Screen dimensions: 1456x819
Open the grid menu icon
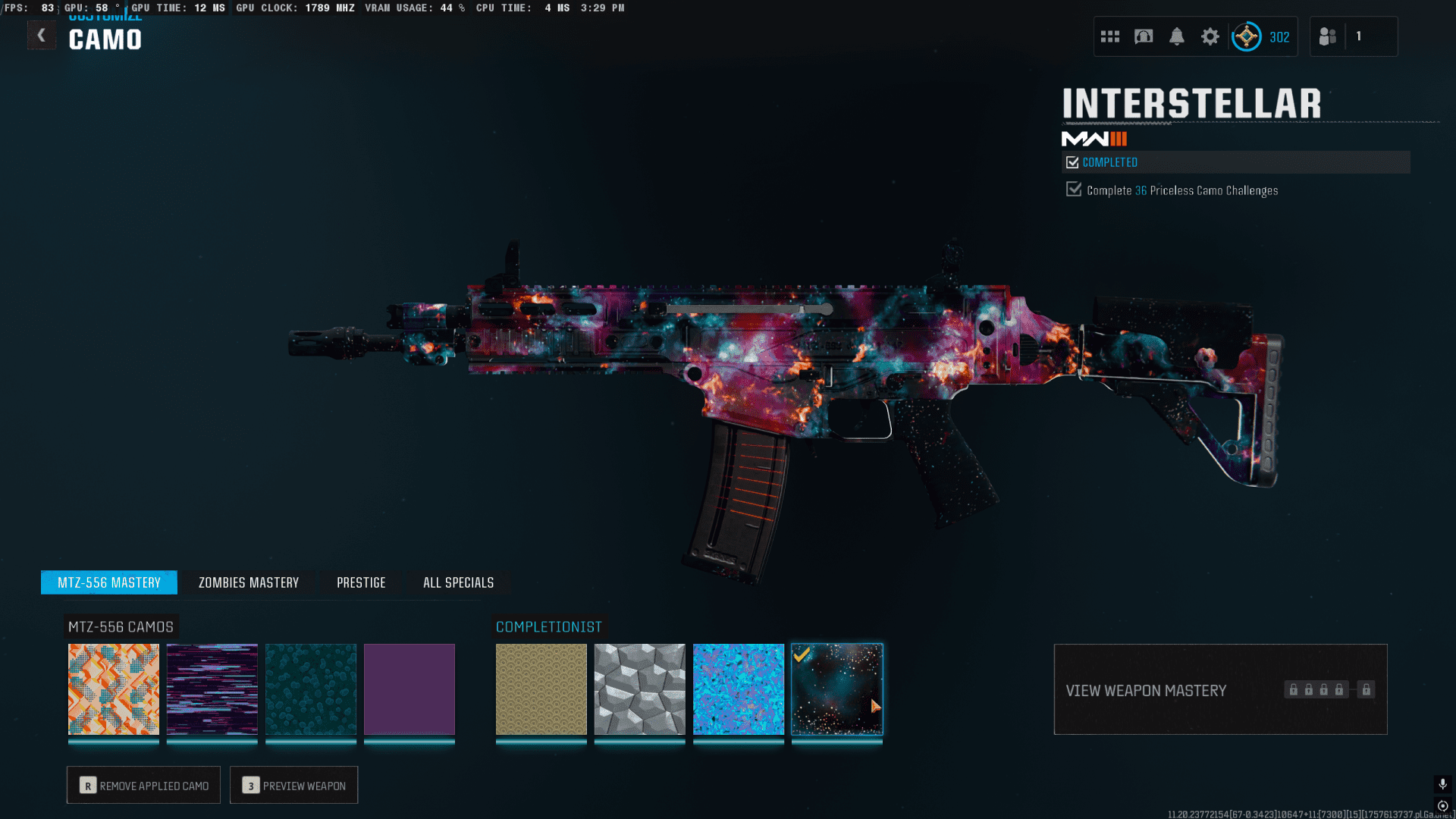(1110, 36)
